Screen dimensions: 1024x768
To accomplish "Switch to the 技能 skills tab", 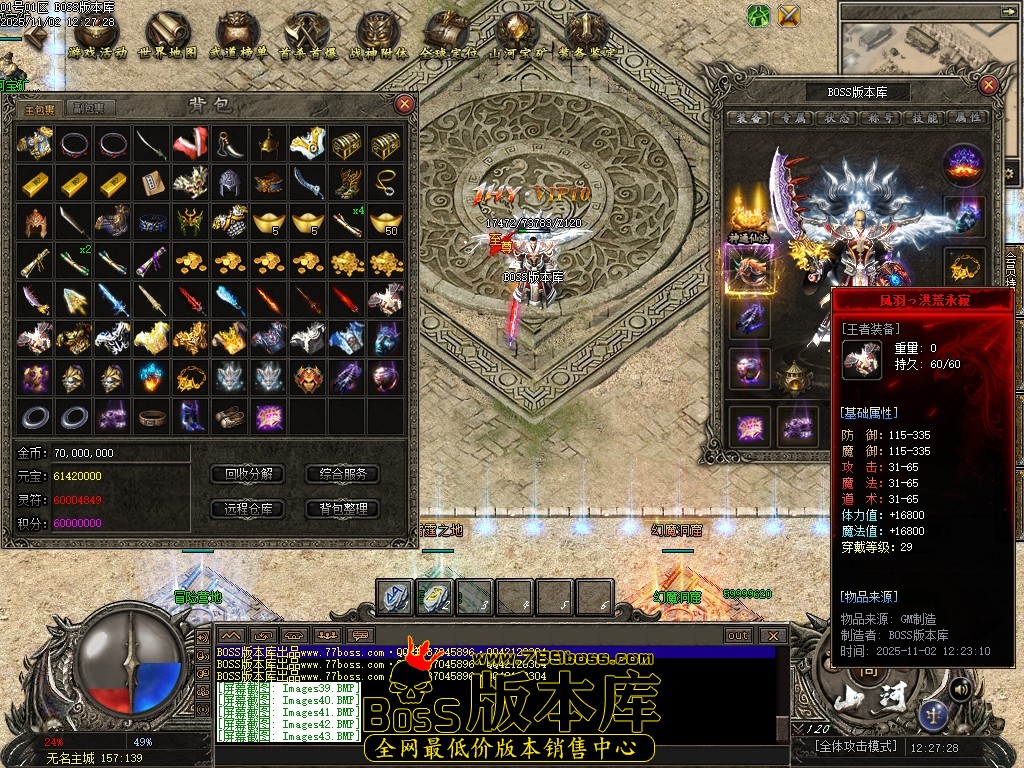I will tap(925, 117).
